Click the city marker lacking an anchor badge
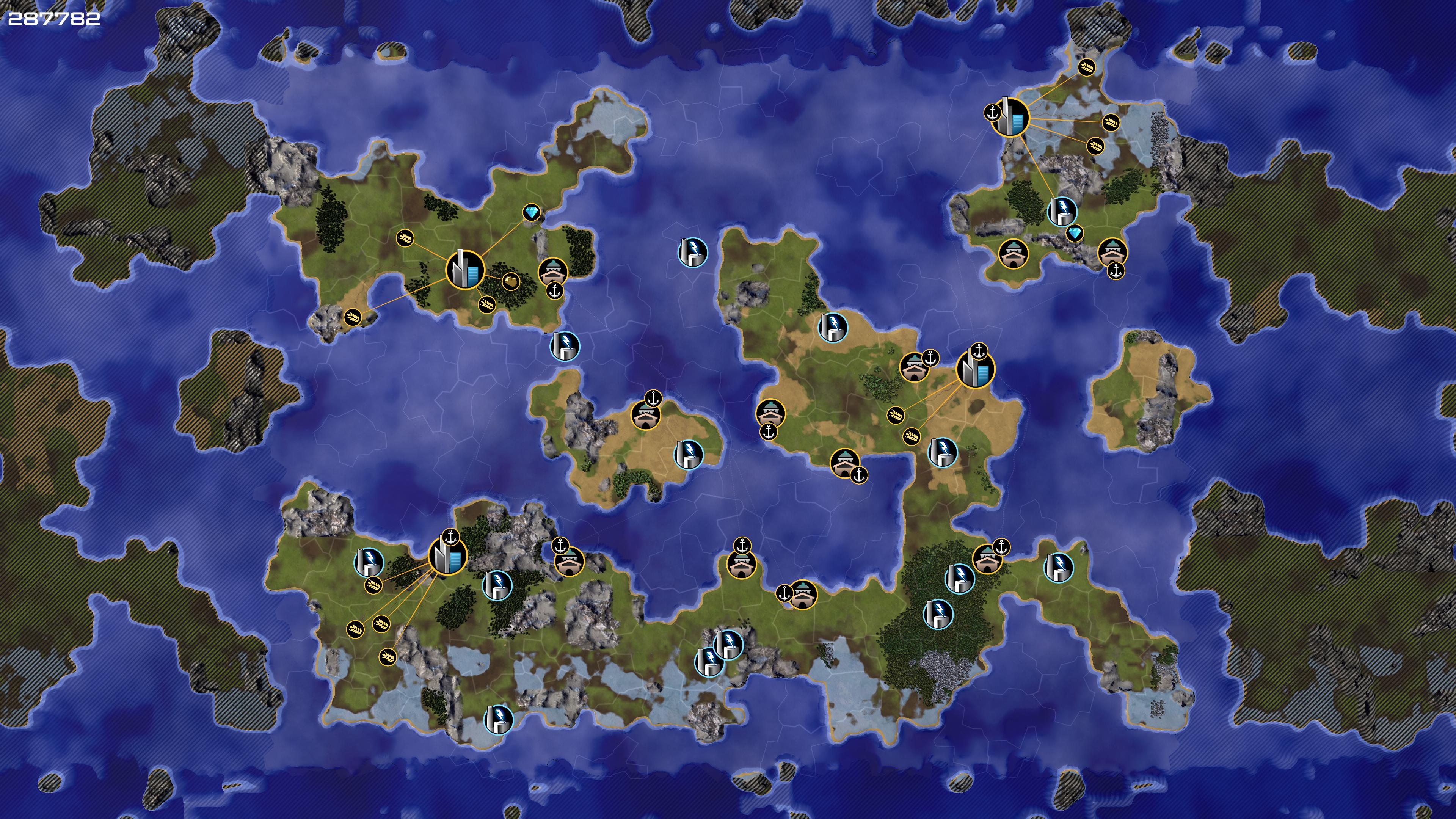This screenshot has width=1456, height=819. point(465,270)
